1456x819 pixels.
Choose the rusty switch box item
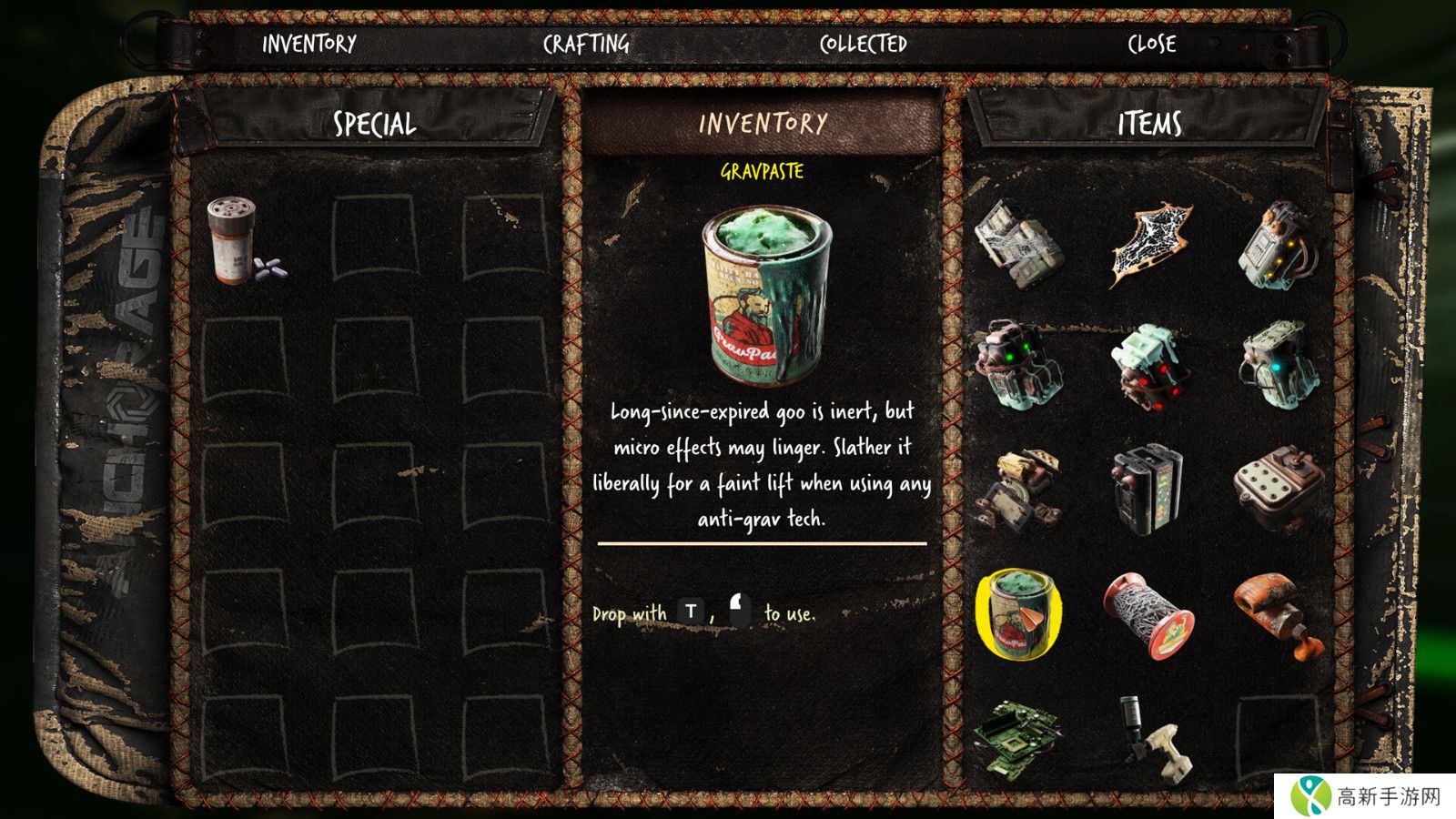pos(1279,488)
